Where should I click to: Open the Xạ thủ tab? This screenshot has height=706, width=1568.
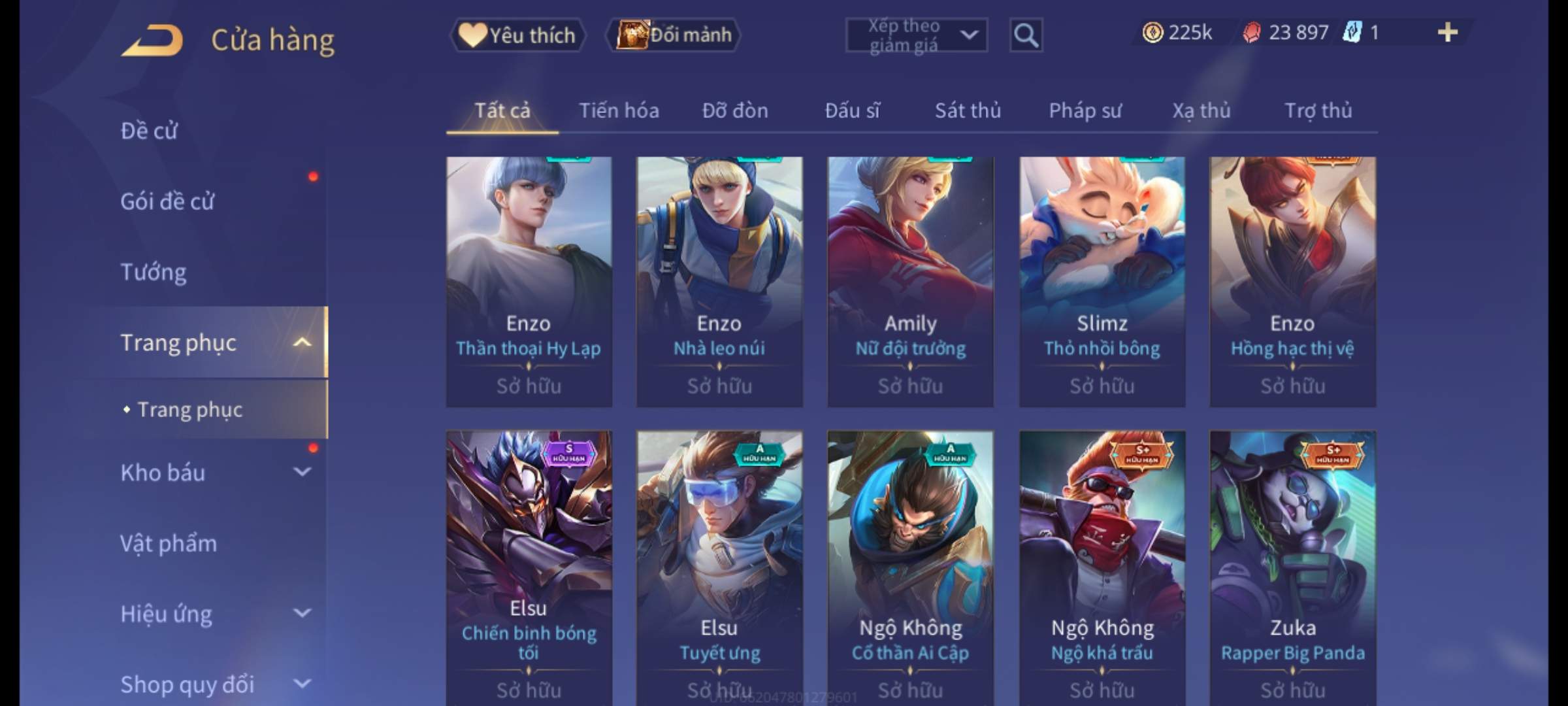pyautogui.click(x=1201, y=110)
